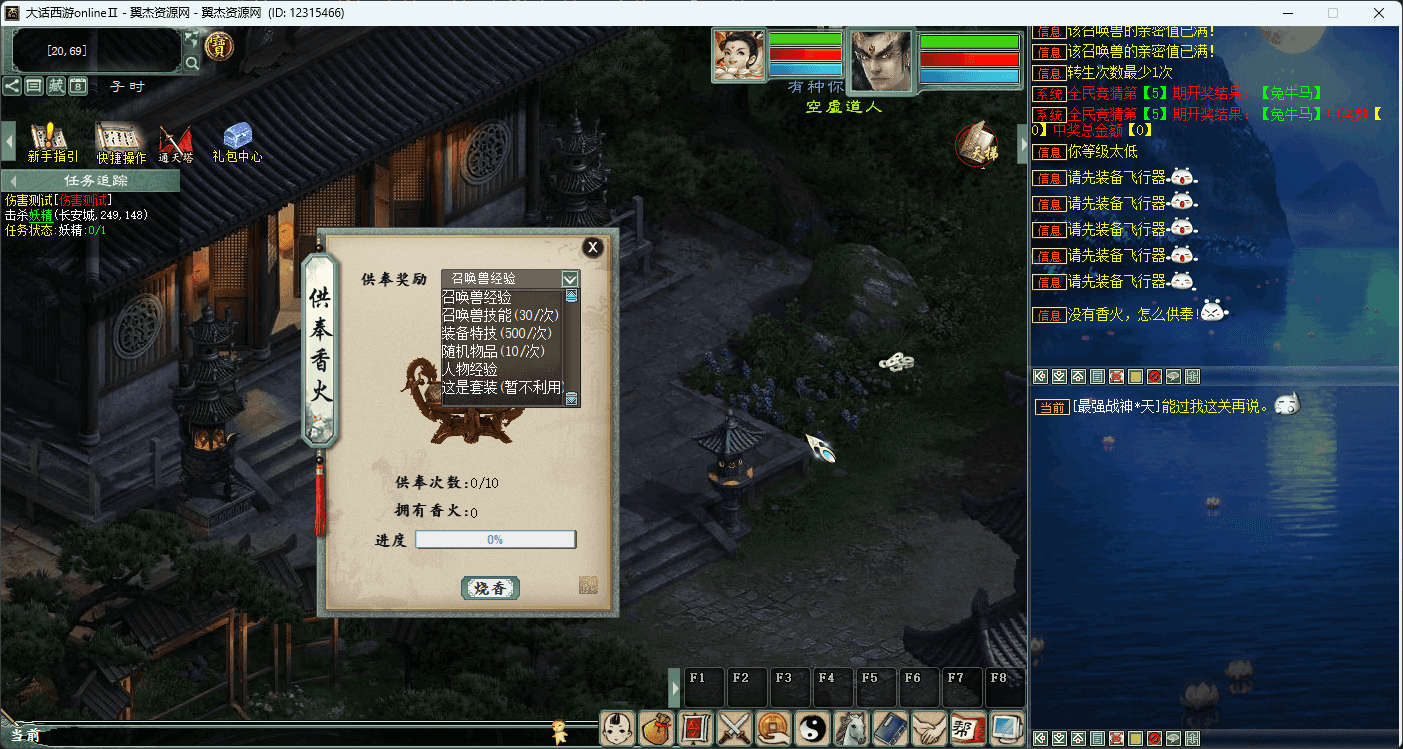The height and width of the screenshot is (749, 1403).
Task: Select the player character portrait
Action: (880, 61)
